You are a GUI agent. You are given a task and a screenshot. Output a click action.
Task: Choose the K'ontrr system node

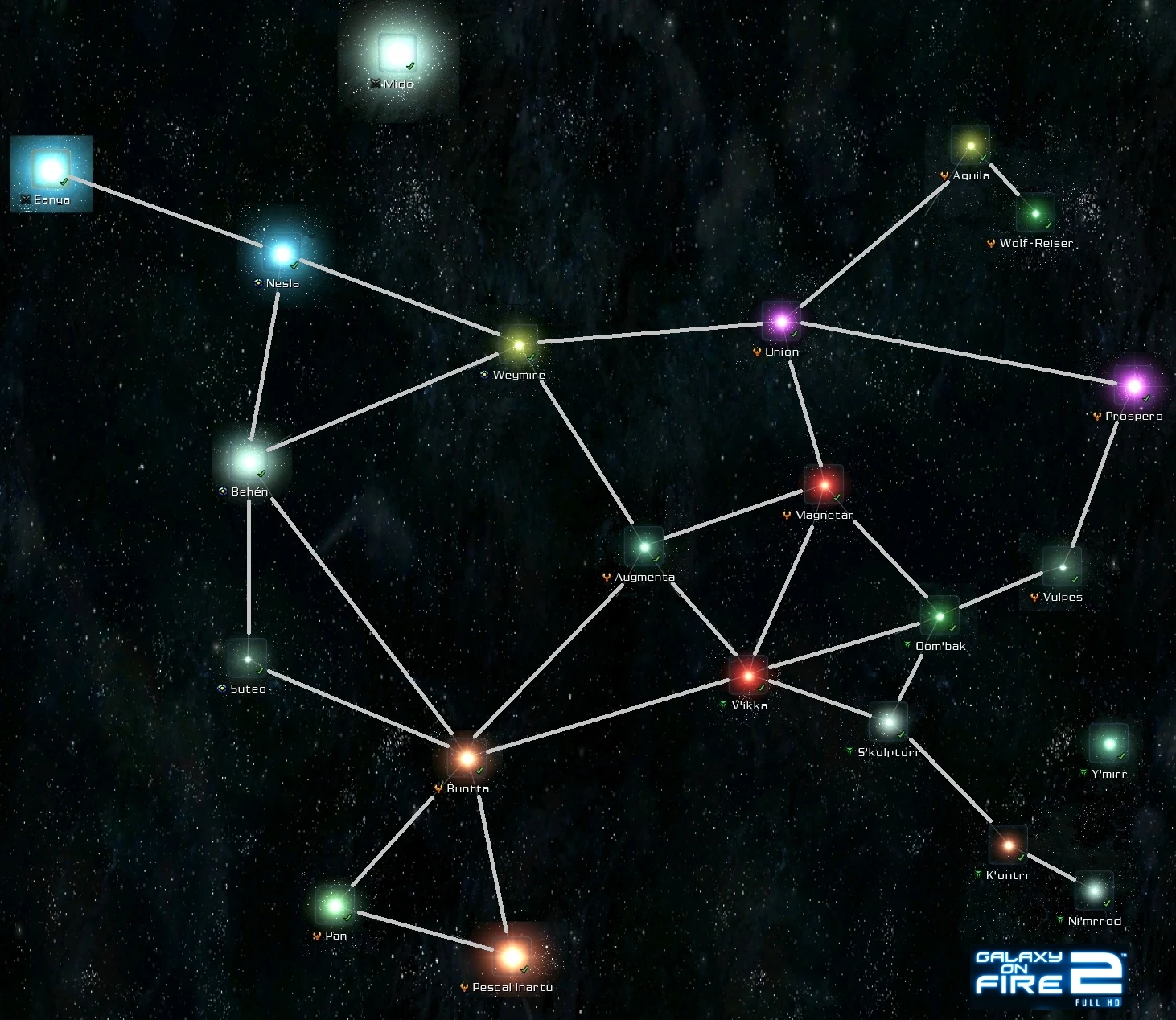coord(1009,845)
